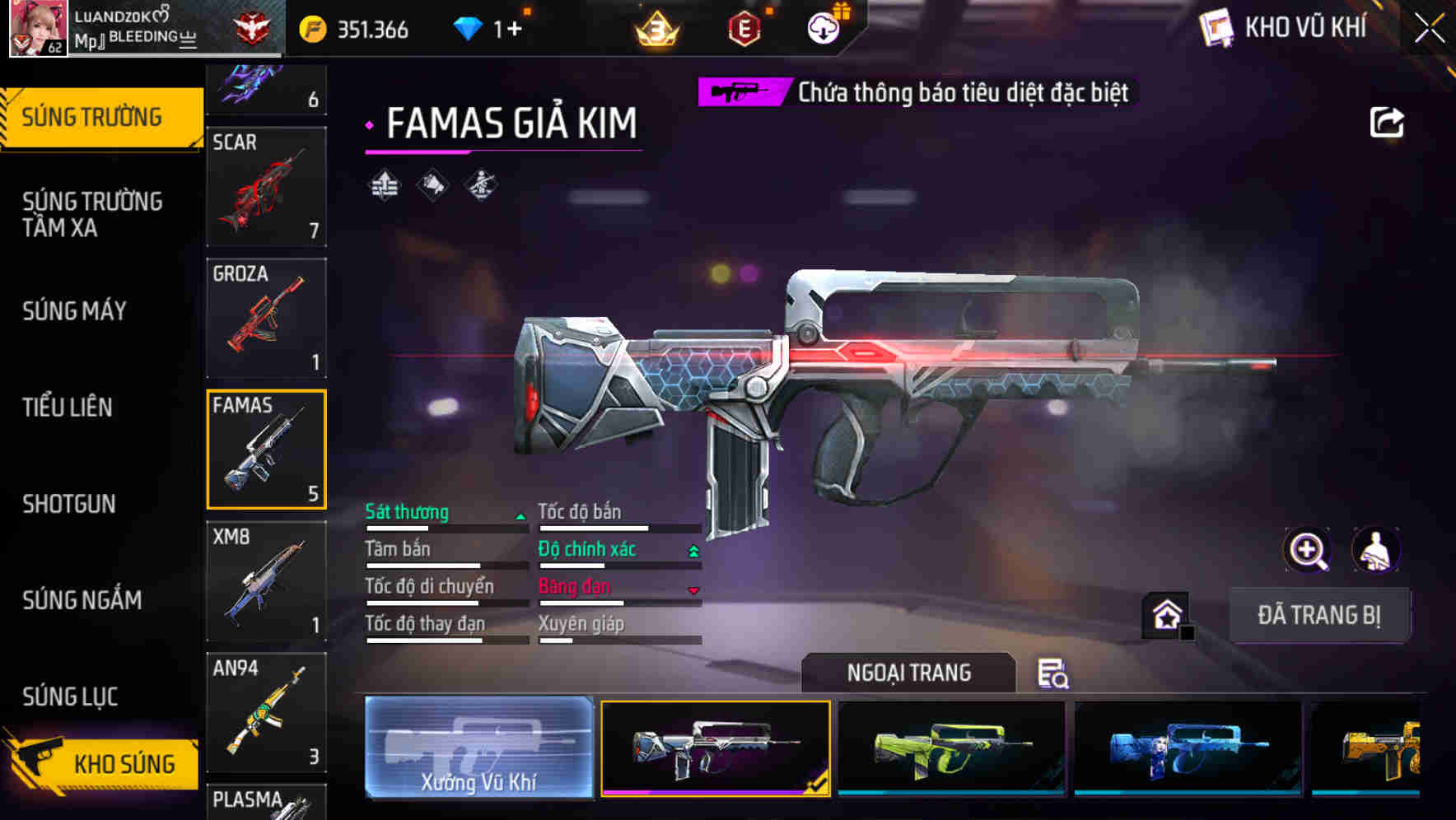Toggle the upgrade attribute badge under weapon name
Viewport: 1456px width, 820px height.
point(383,187)
